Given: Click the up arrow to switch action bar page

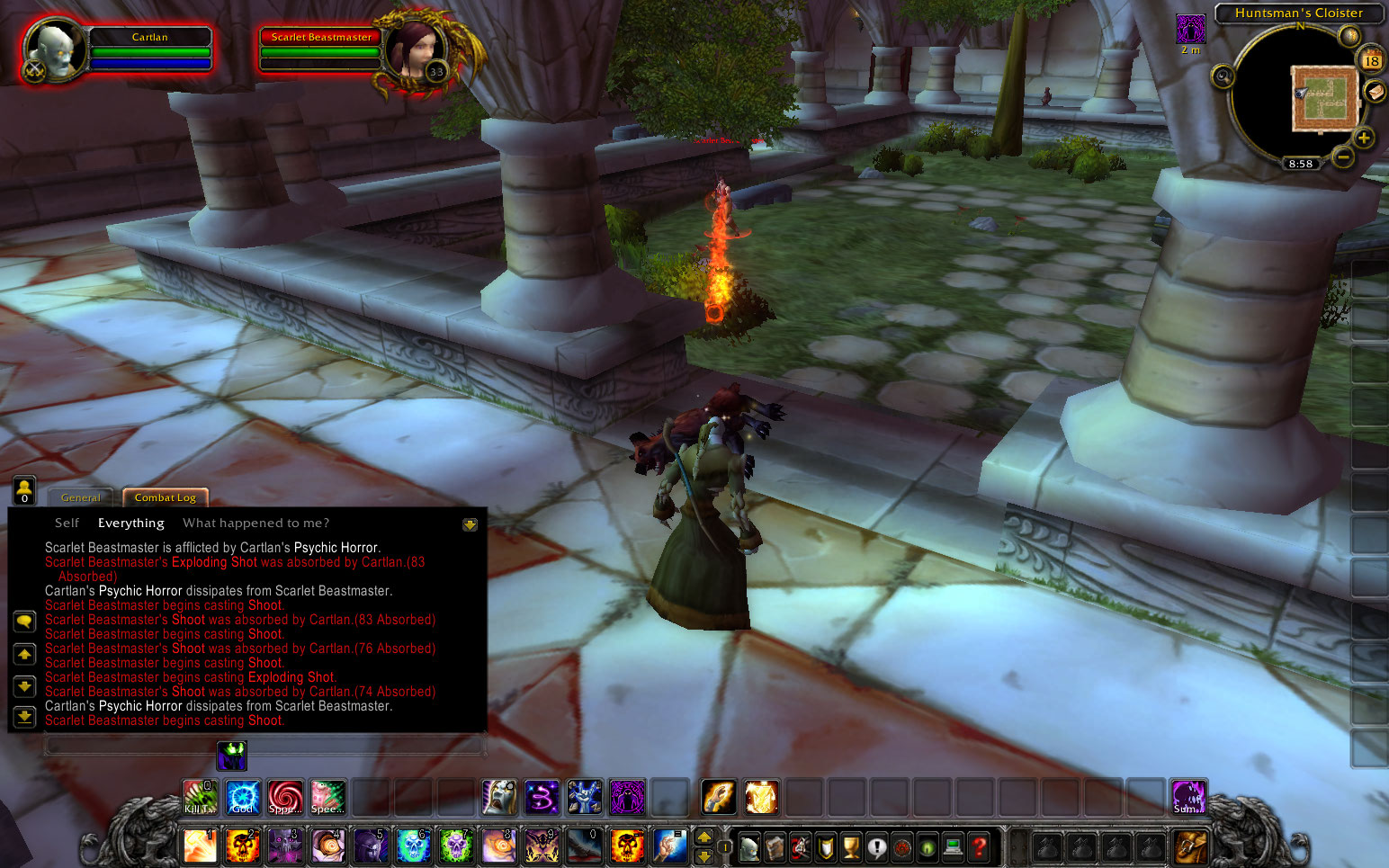Looking at the screenshot, I should (x=704, y=837).
